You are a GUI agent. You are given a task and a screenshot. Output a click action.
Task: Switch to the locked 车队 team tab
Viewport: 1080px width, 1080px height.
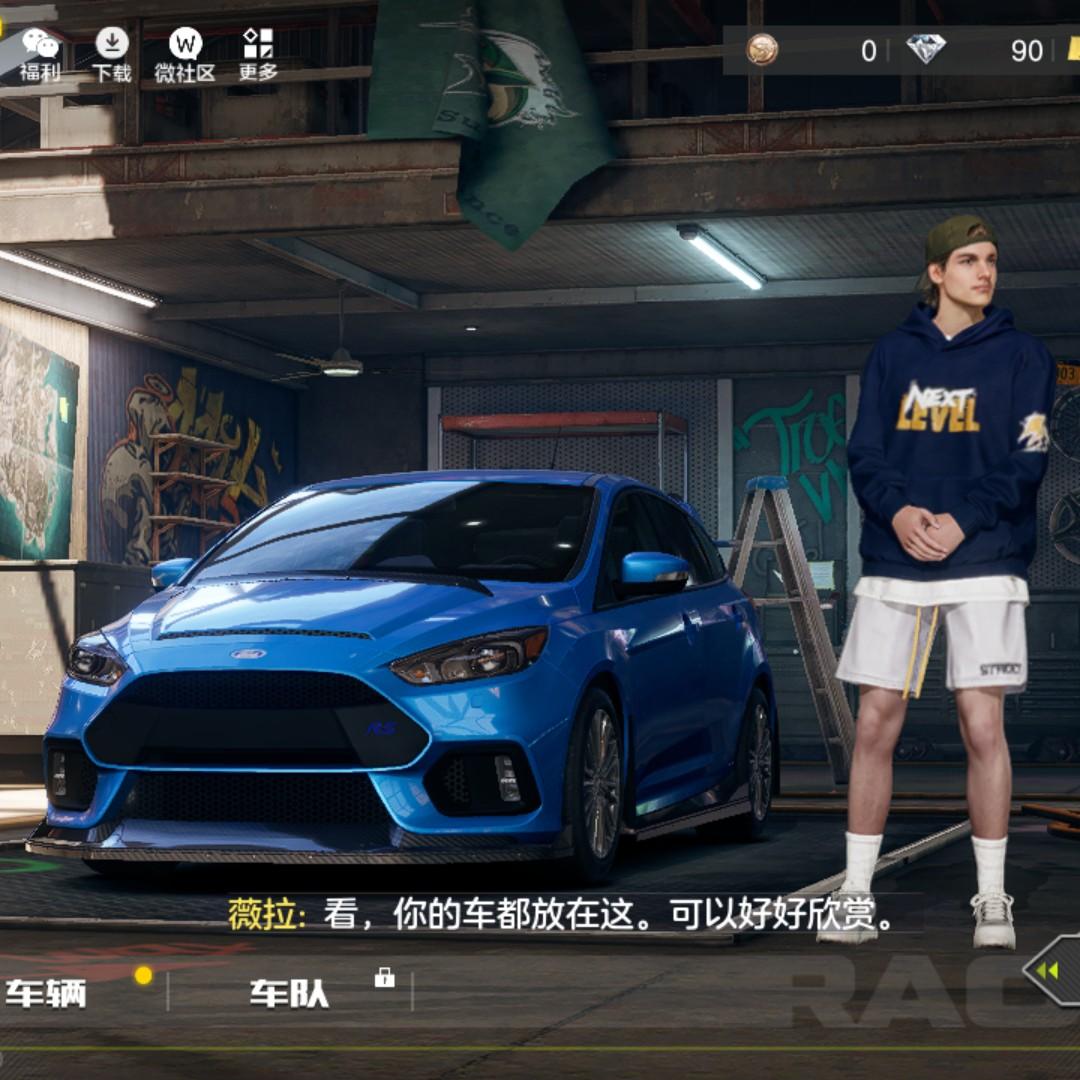click(290, 993)
